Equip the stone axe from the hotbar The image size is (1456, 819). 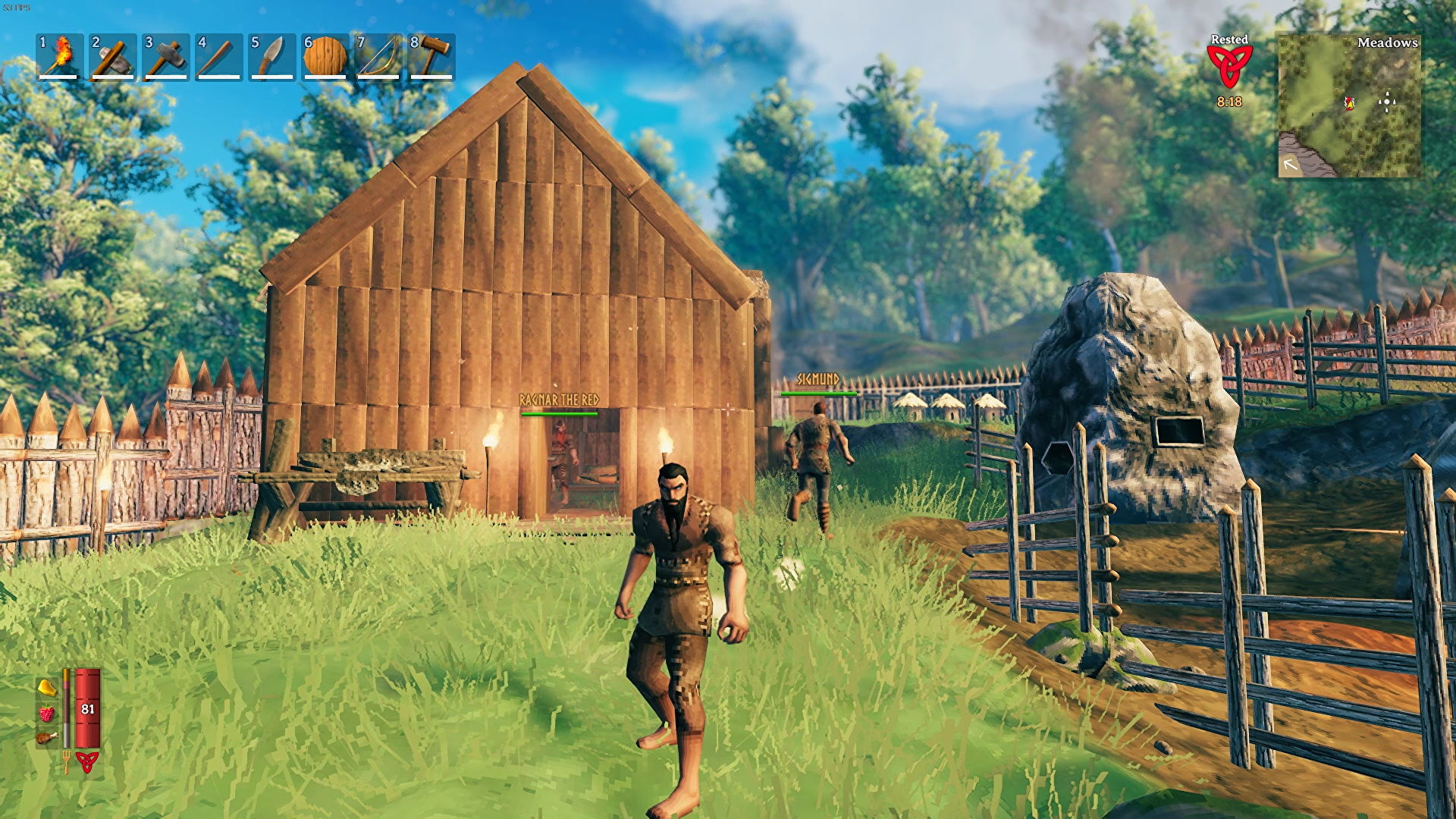point(113,56)
